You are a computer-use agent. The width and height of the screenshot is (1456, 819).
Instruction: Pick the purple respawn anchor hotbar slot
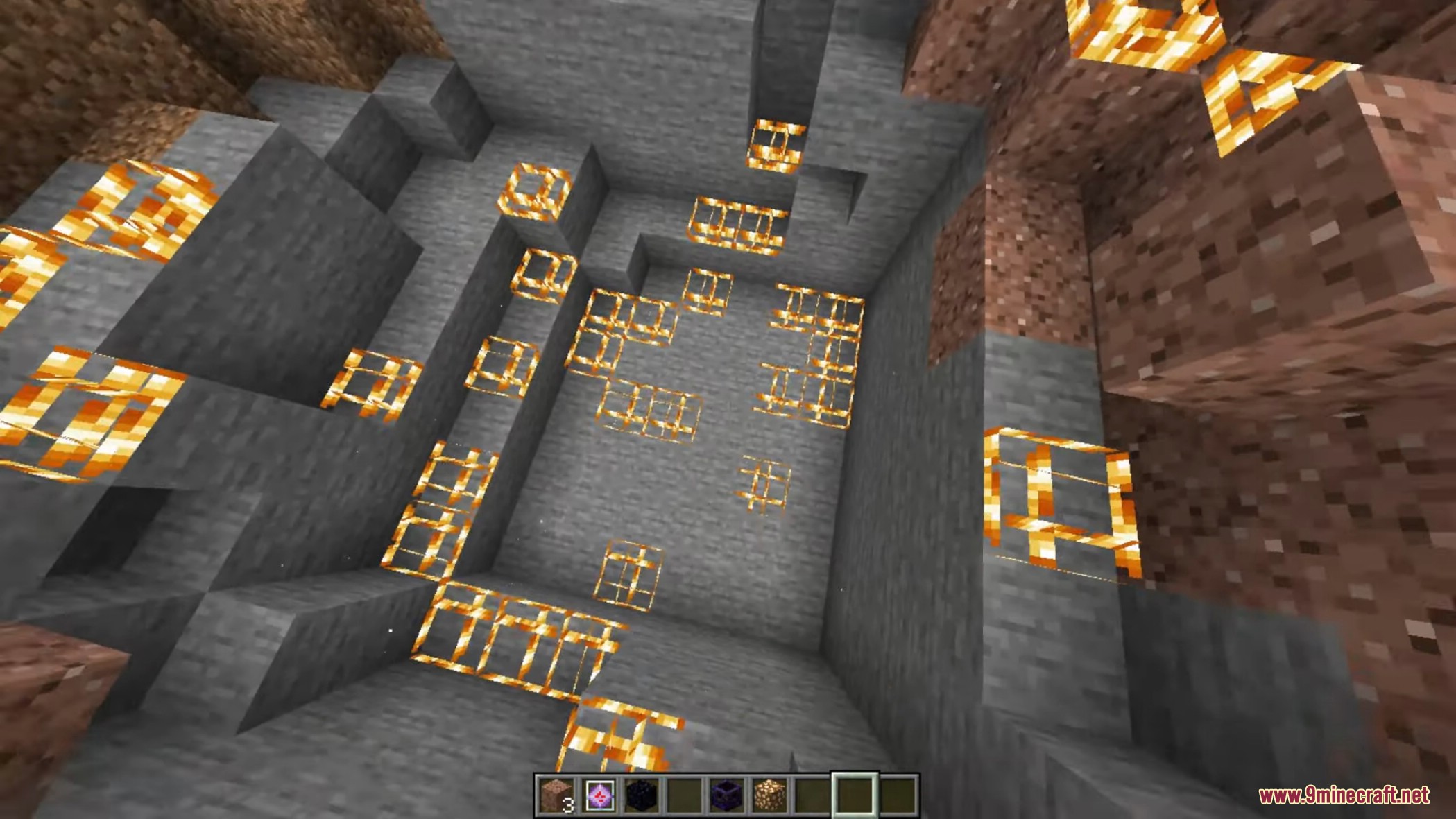(x=727, y=795)
